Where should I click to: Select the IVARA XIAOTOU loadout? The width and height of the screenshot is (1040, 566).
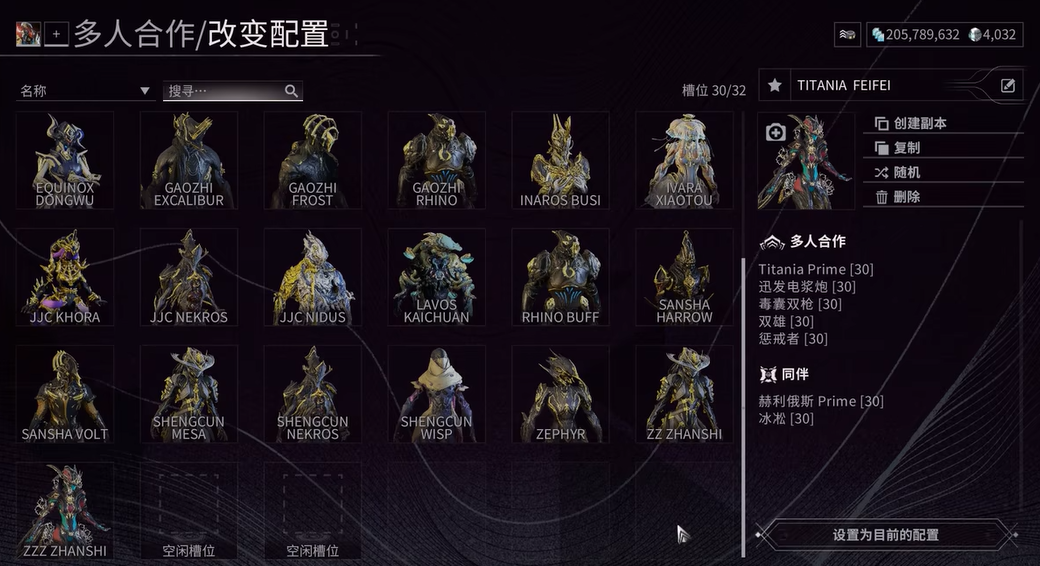point(685,160)
